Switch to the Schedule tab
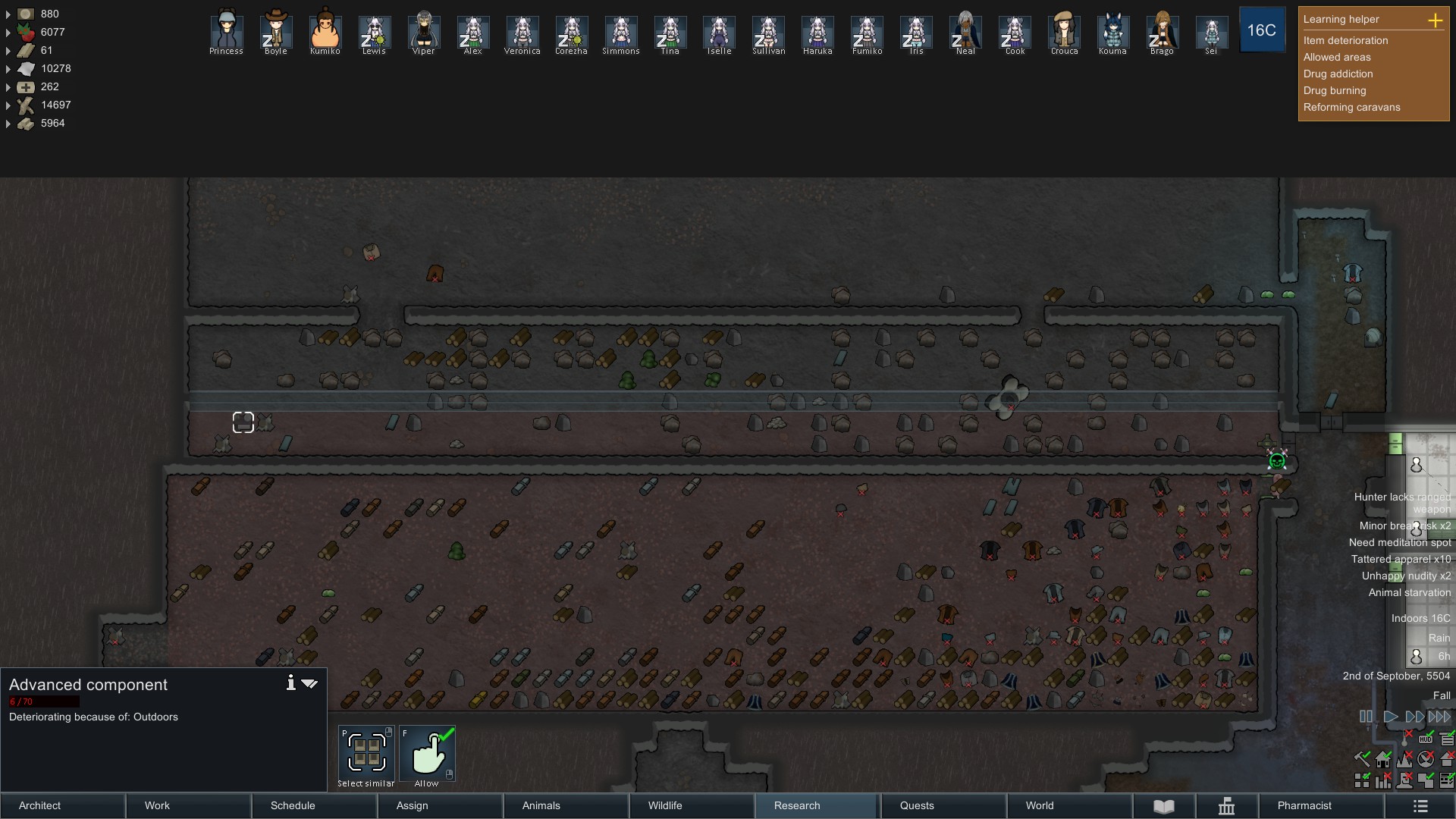The width and height of the screenshot is (1456, 819). pyautogui.click(x=314, y=805)
